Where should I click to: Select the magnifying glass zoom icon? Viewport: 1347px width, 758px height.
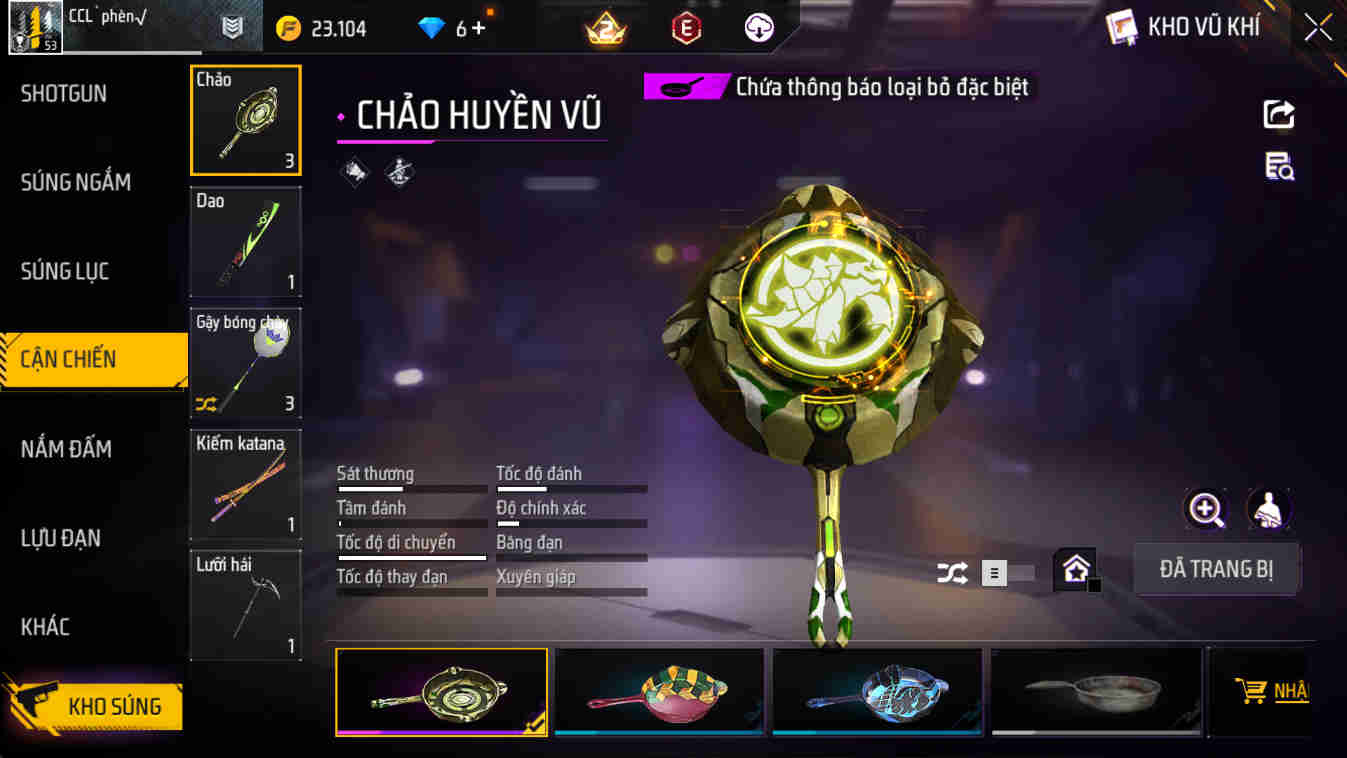coord(1206,510)
